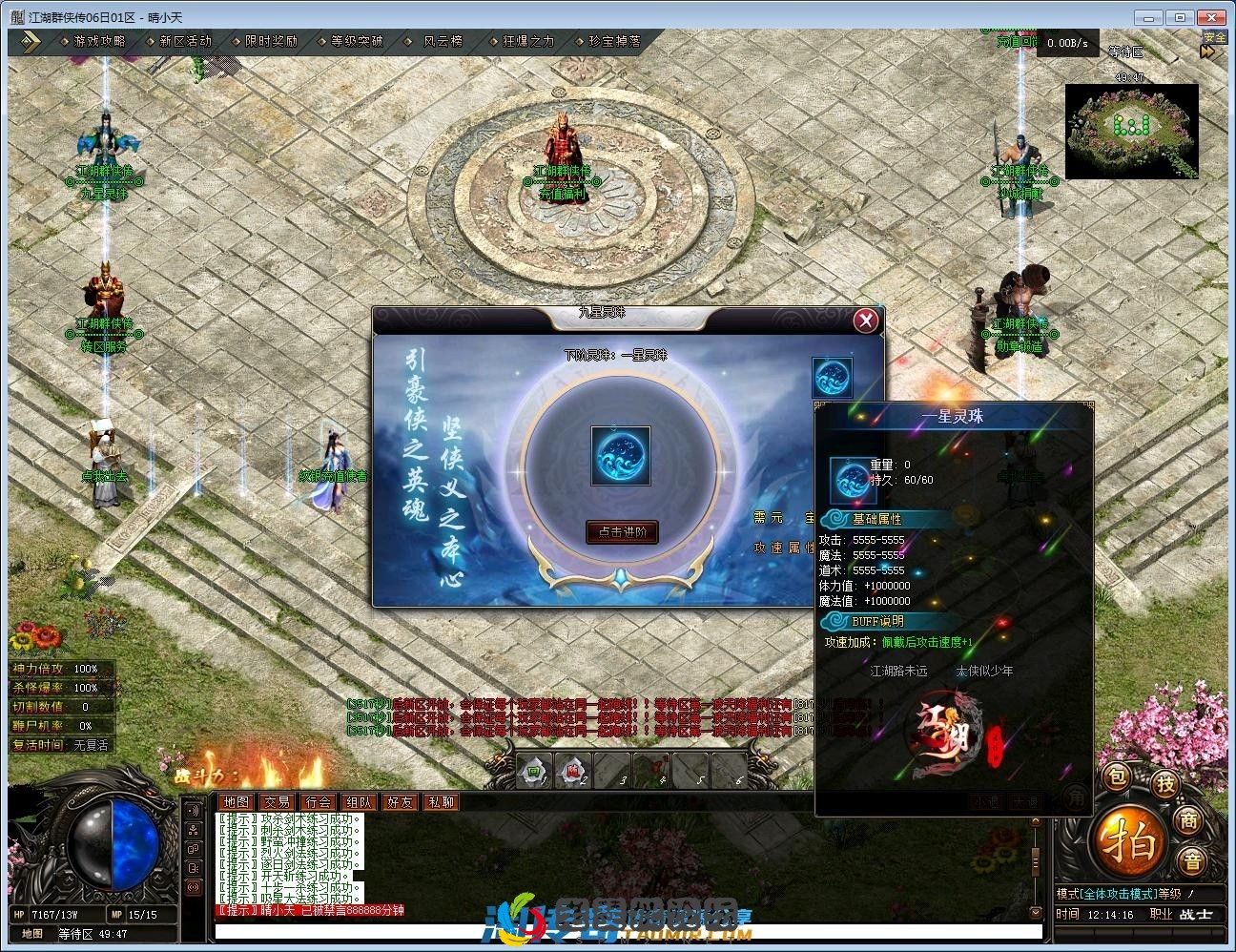Screen dimensions: 1236x952
Task: Click the HP status bar showing 7167/13W
Action: (57, 913)
